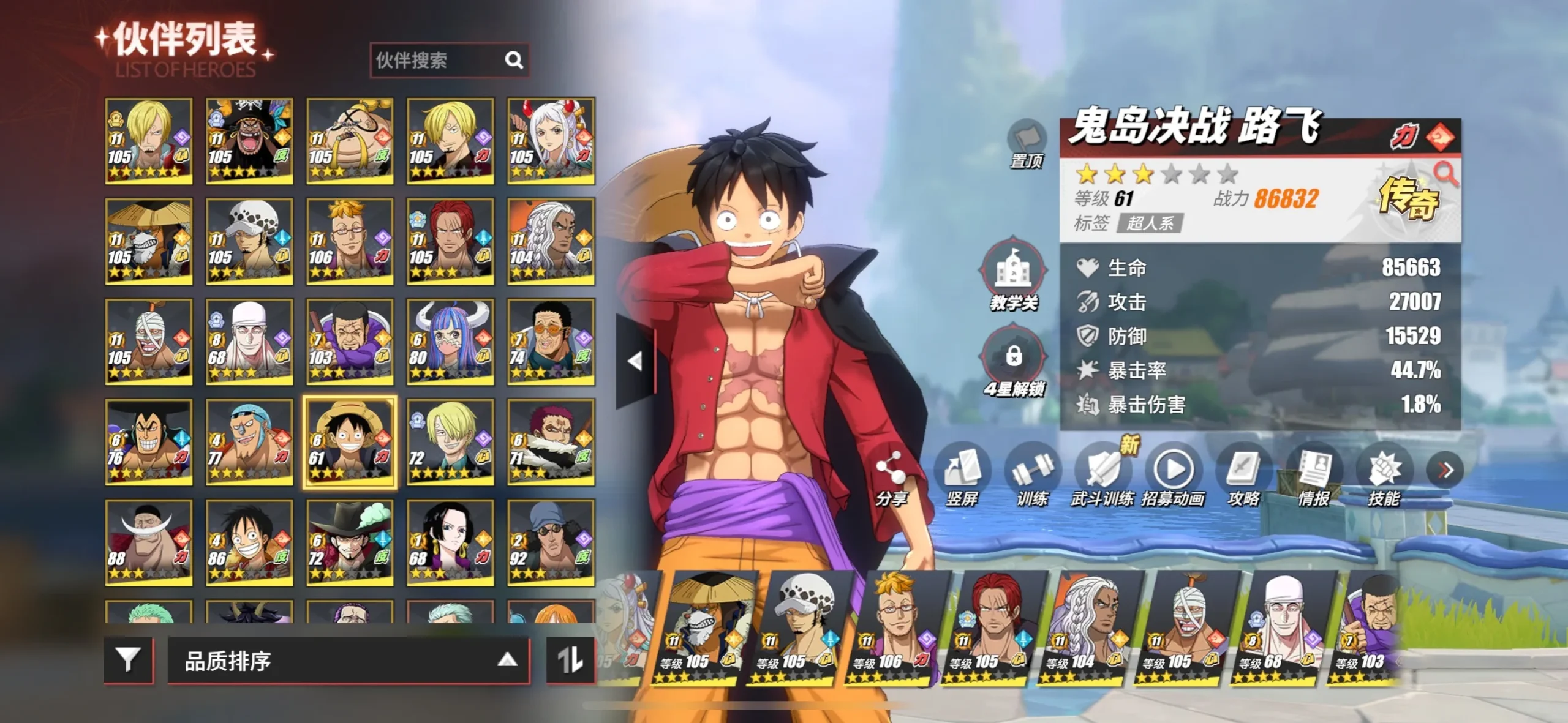Viewport: 1568px width, 723px height.
Task: Open 训练 dumbbell training
Action: pos(1033,476)
